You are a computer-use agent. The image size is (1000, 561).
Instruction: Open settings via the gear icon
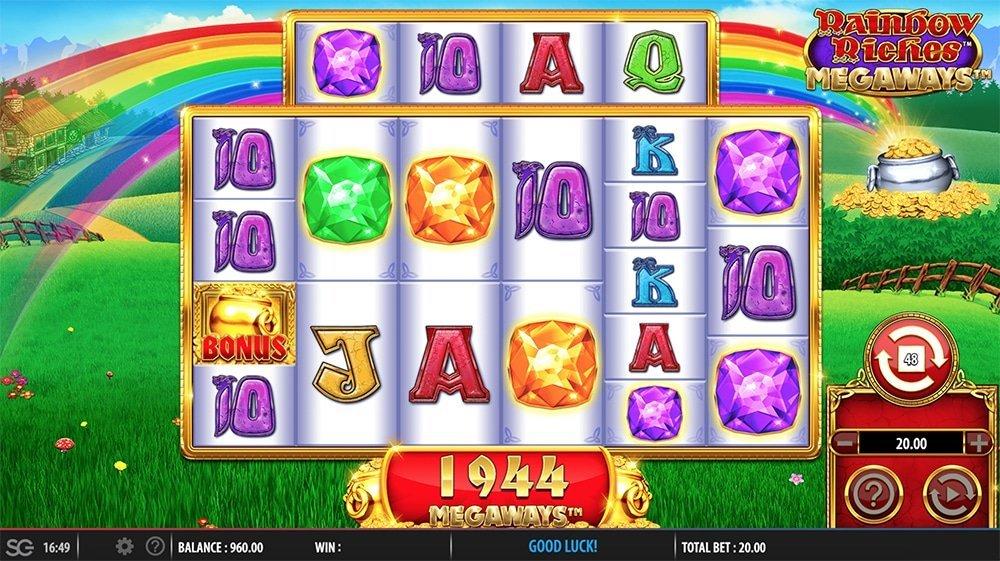(x=125, y=546)
